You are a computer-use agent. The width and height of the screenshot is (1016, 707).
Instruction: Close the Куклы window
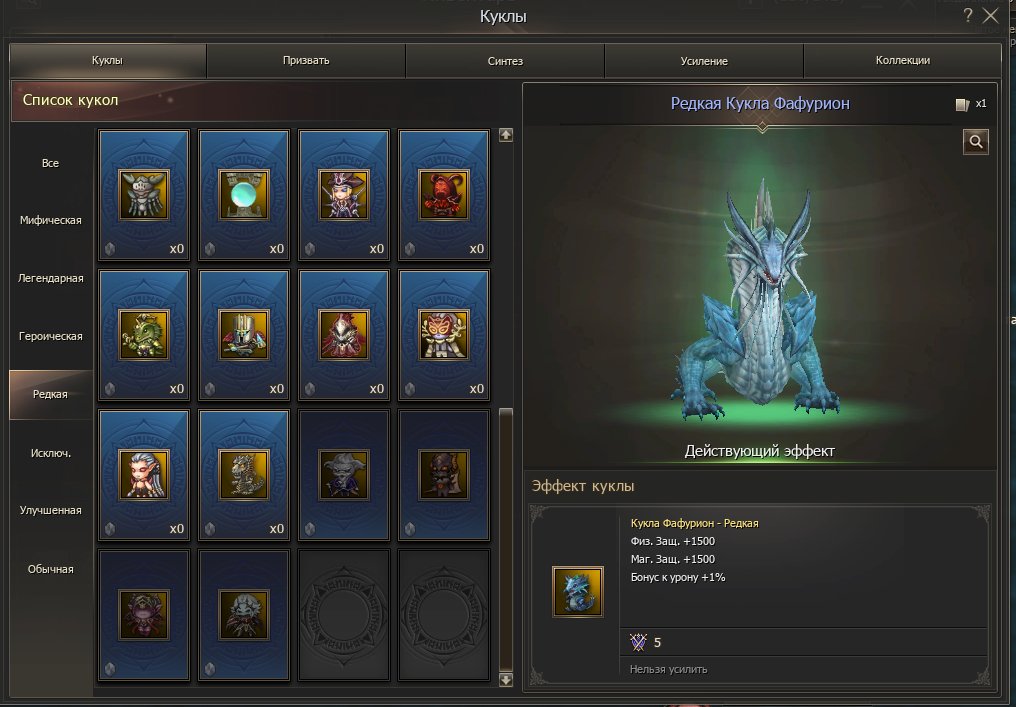[x=991, y=15]
